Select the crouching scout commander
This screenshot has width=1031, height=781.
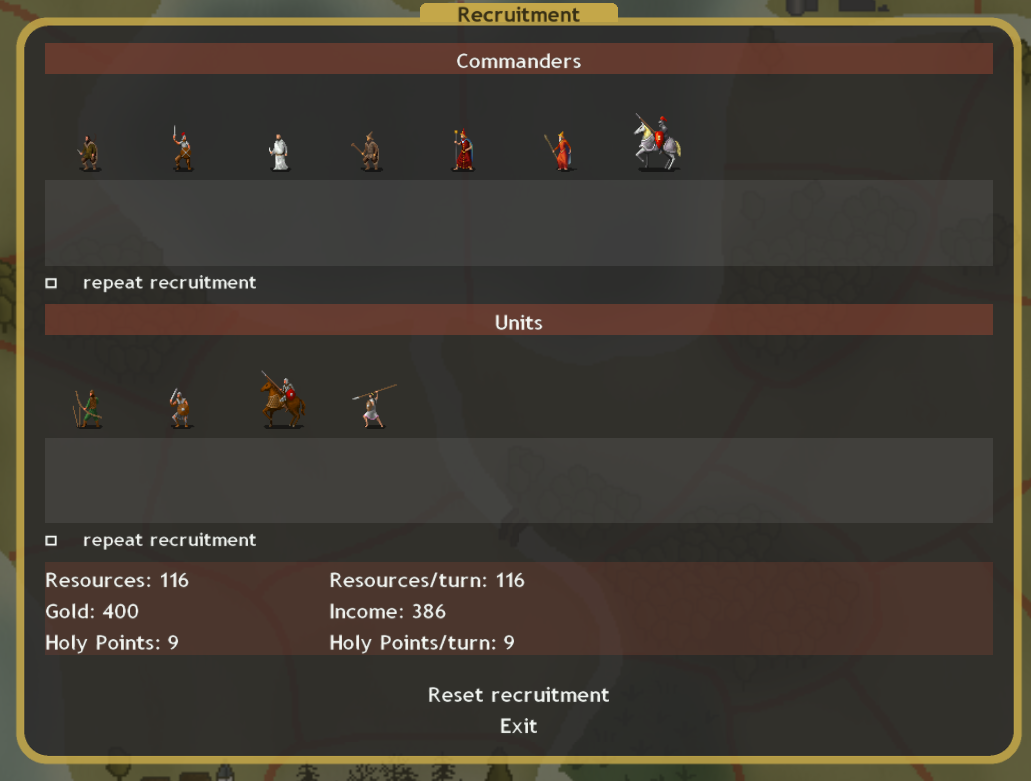click(89, 153)
